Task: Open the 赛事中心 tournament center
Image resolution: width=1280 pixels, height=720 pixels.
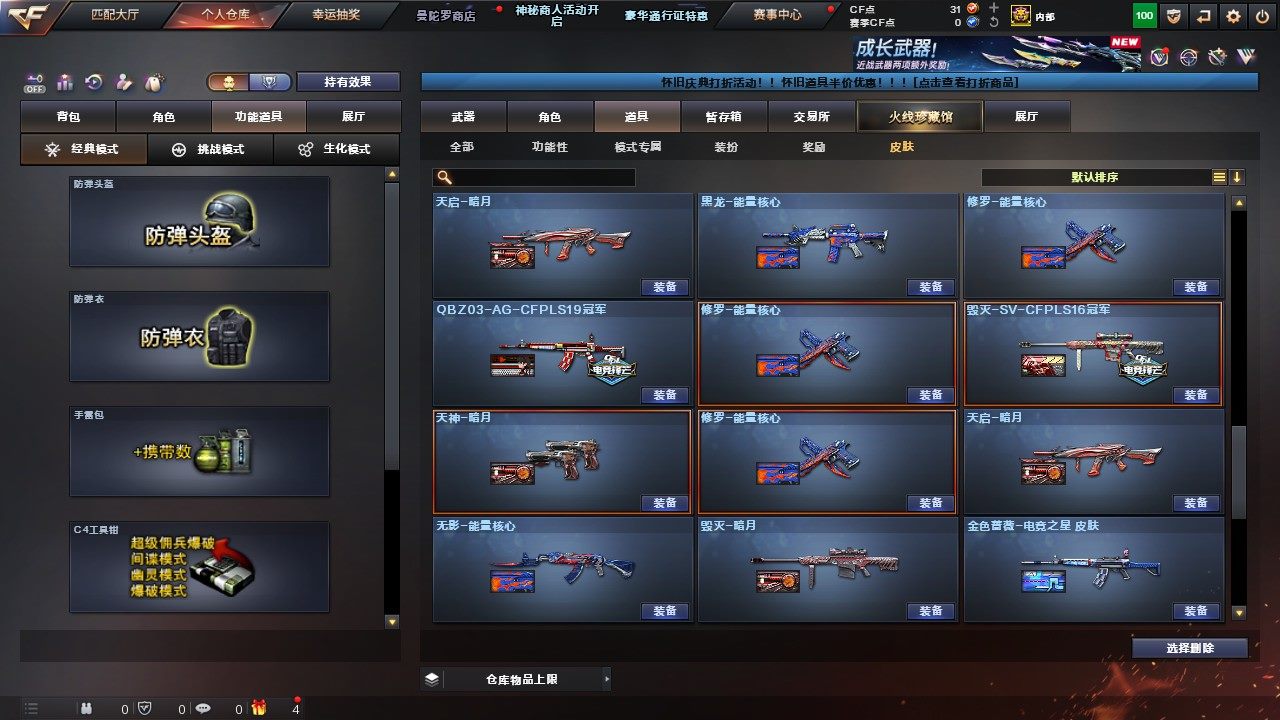Action: coord(776,15)
